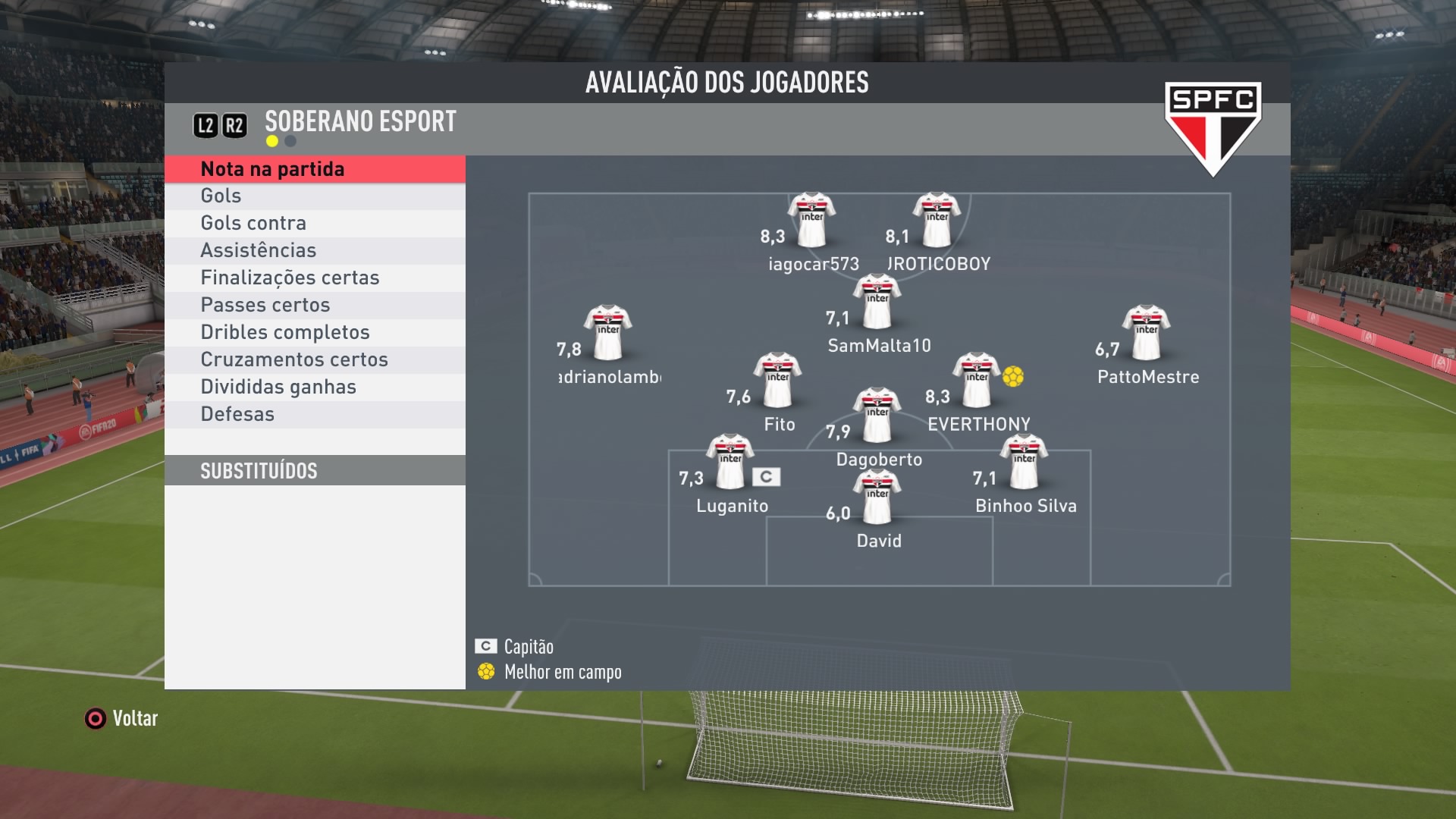The height and width of the screenshot is (819, 1456).
Task: Open the Defesas stat category
Action: pyautogui.click(x=315, y=415)
